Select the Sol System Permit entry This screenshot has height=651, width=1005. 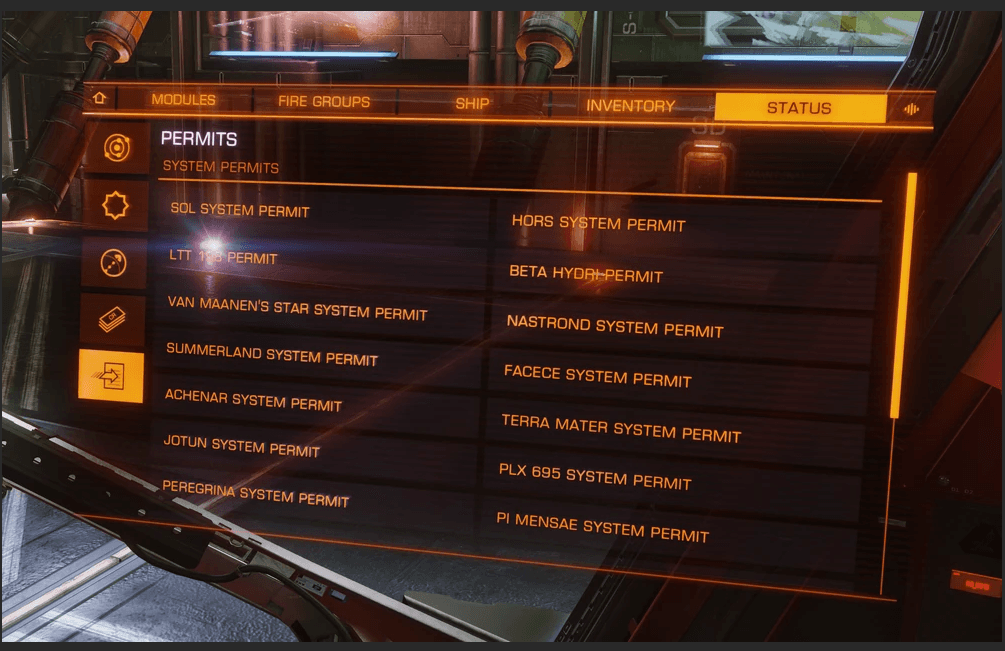click(240, 210)
